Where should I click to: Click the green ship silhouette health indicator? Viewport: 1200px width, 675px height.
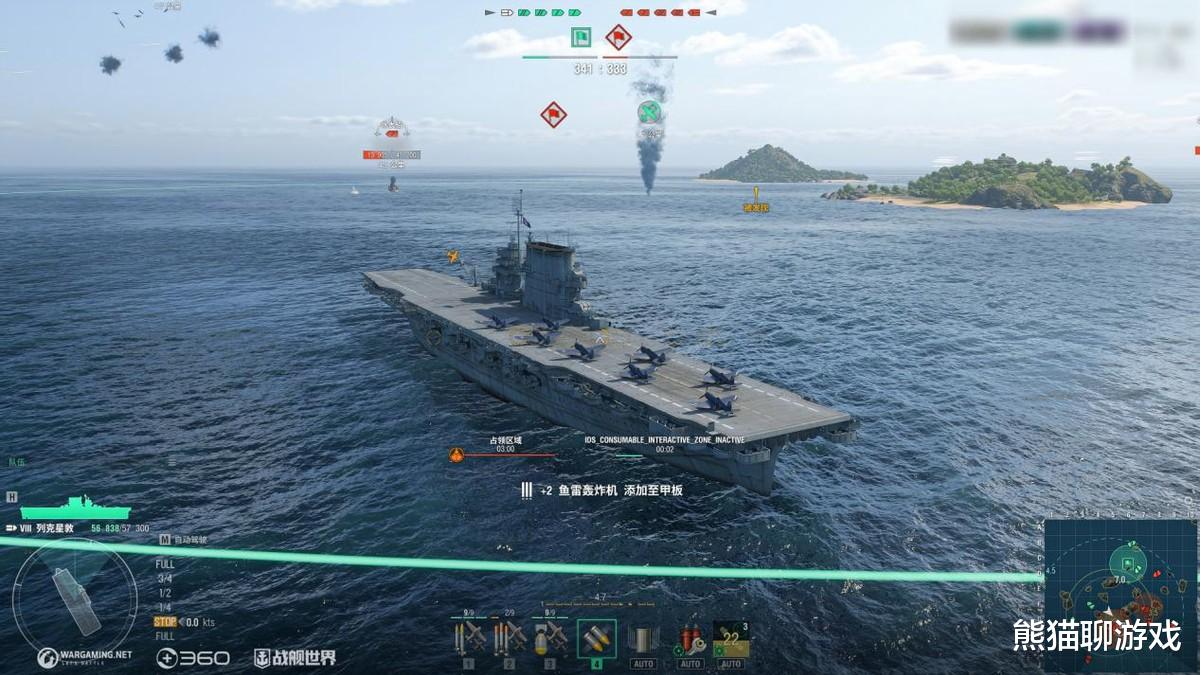tap(76, 507)
